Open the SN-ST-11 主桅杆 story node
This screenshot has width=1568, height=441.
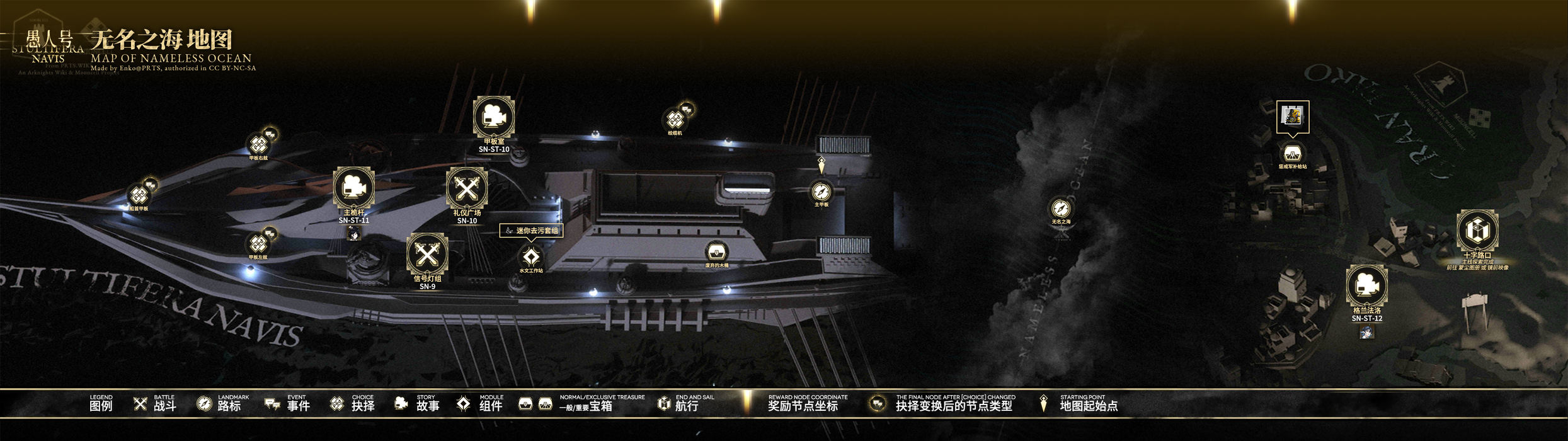(x=353, y=188)
